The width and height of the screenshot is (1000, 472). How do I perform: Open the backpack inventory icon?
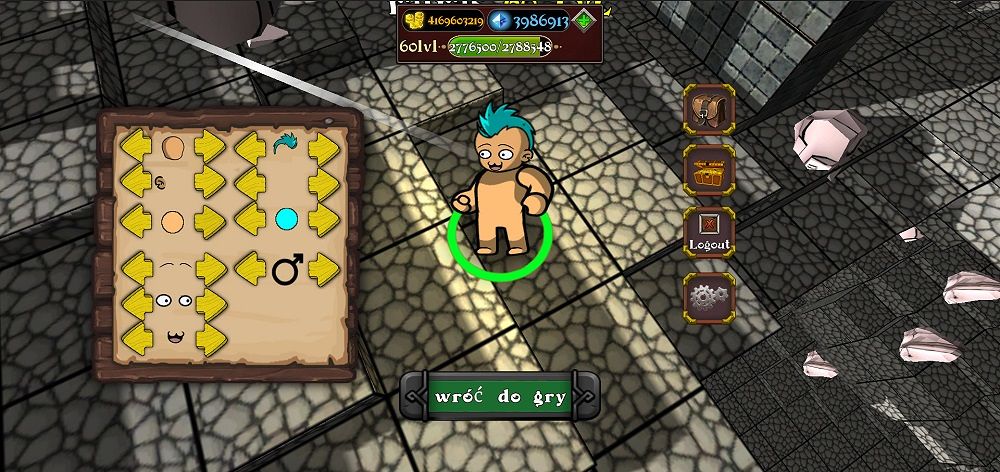click(709, 109)
